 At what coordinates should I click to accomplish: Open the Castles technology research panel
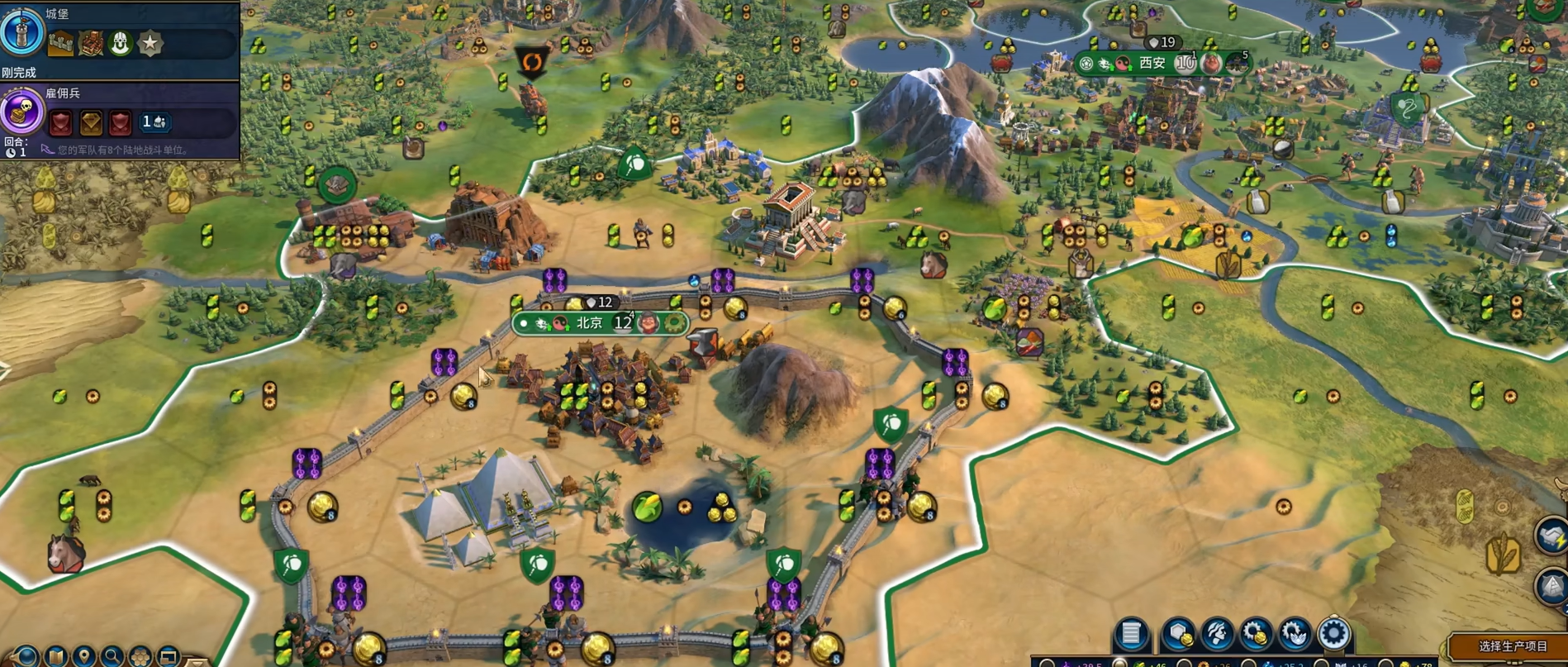22,31
